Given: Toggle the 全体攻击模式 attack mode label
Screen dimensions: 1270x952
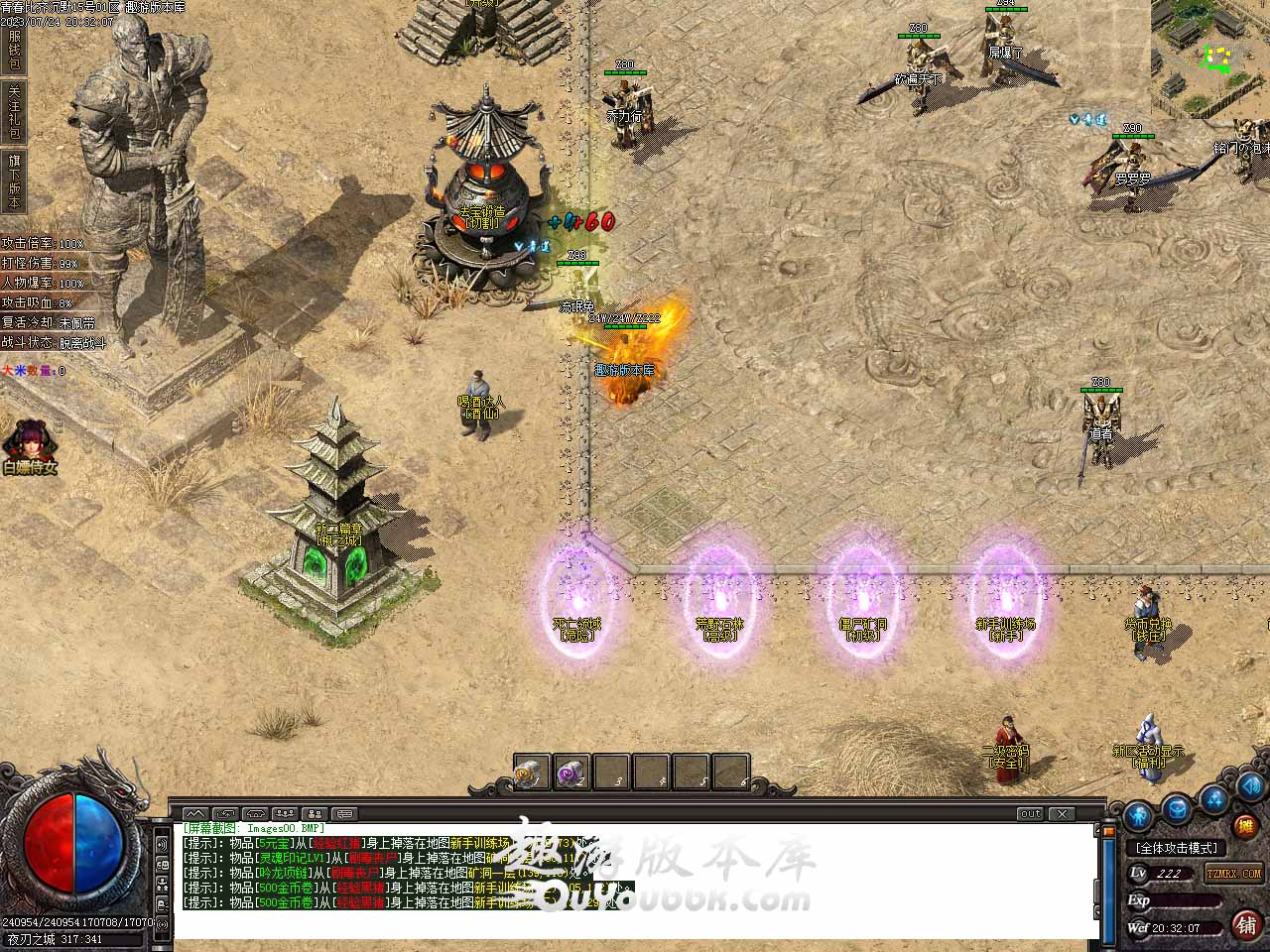Looking at the screenshot, I should [1177, 848].
